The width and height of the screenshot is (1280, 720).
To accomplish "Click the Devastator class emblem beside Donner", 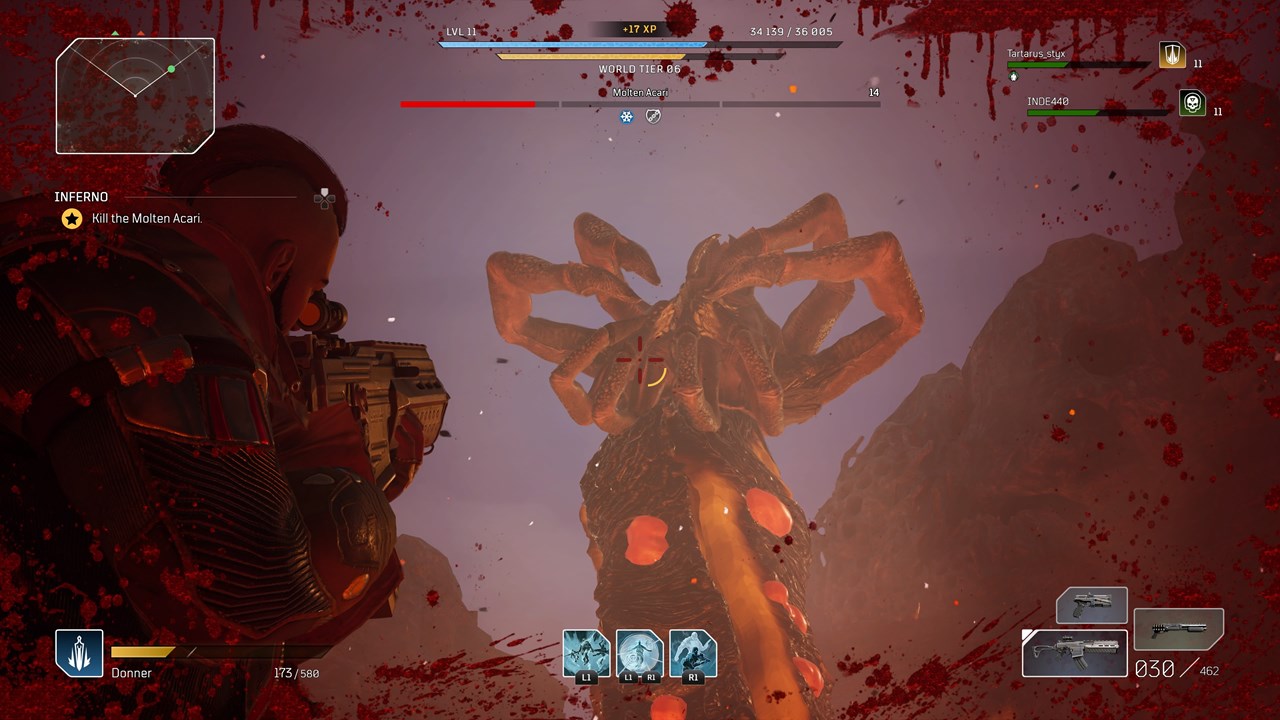I will [x=79, y=653].
